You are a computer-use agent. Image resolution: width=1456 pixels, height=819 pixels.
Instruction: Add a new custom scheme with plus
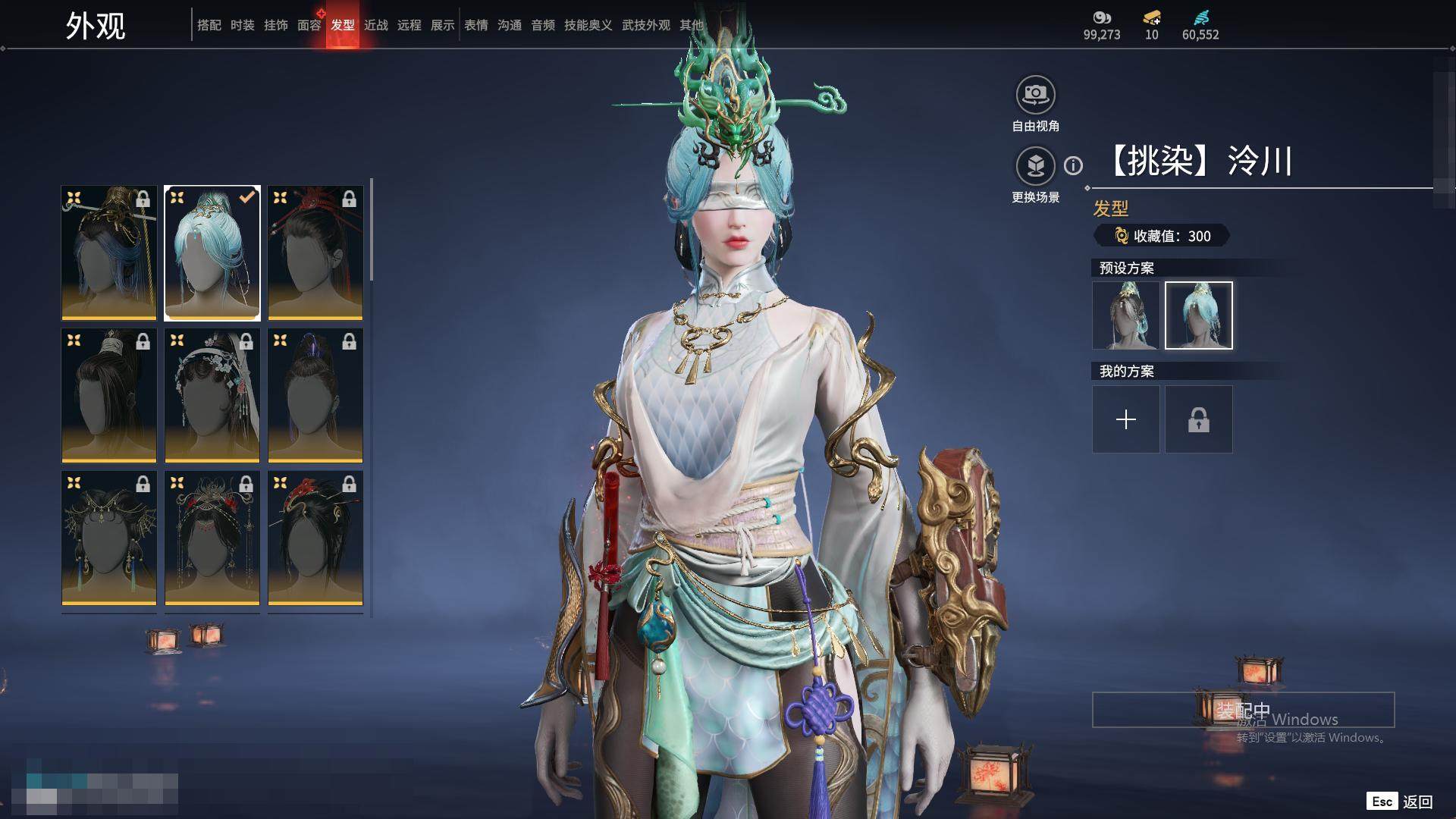tap(1125, 419)
